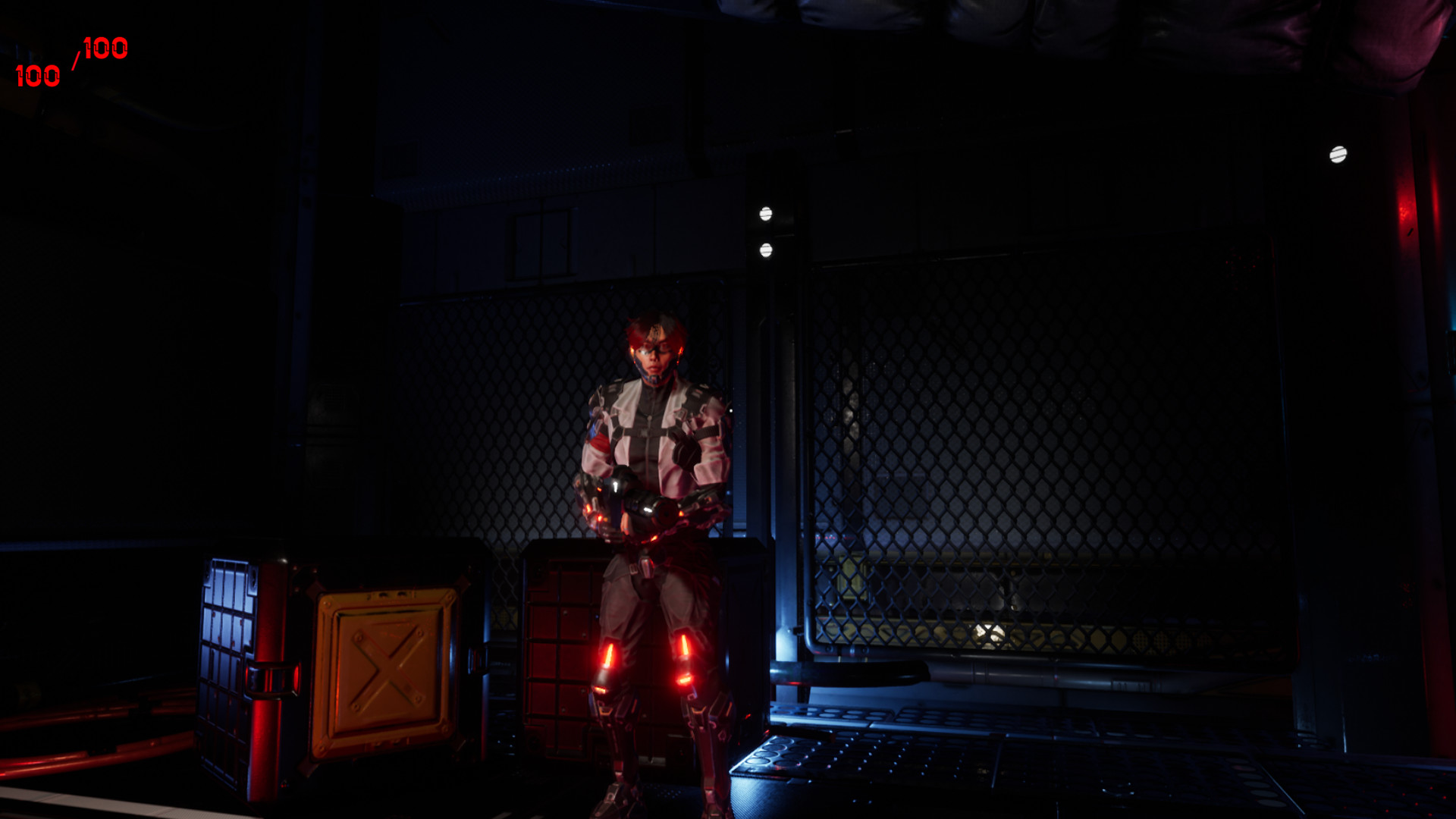The width and height of the screenshot is (1456, 819).
Task: Click the lower wall light by the pillar
Action: tap(764, 250)
